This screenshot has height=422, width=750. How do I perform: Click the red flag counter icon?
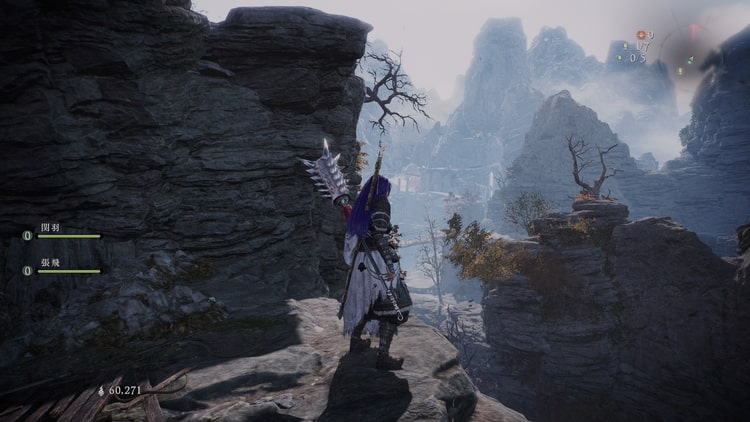[641, 35]
